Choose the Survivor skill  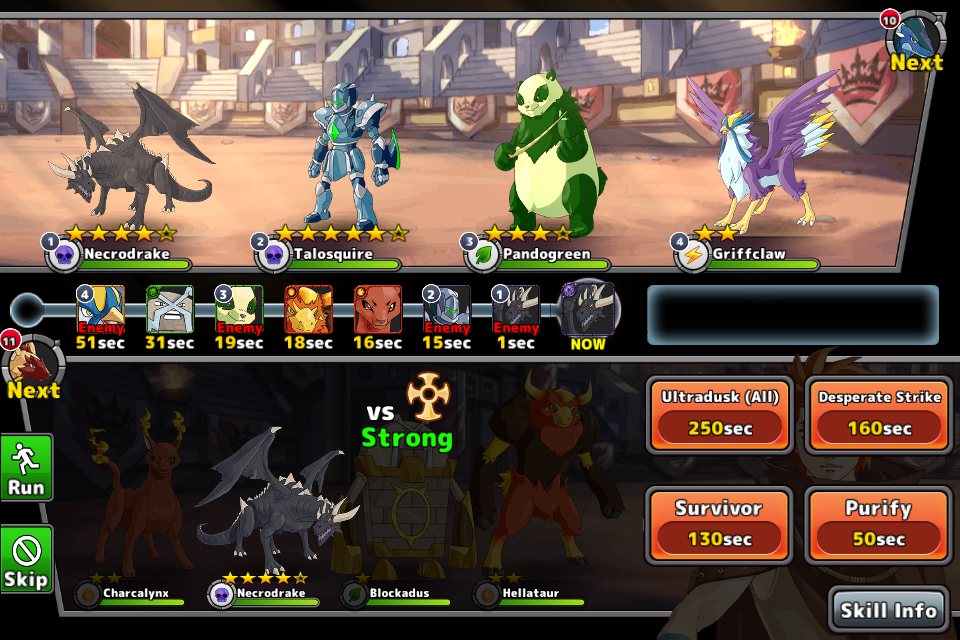(720, 524)
